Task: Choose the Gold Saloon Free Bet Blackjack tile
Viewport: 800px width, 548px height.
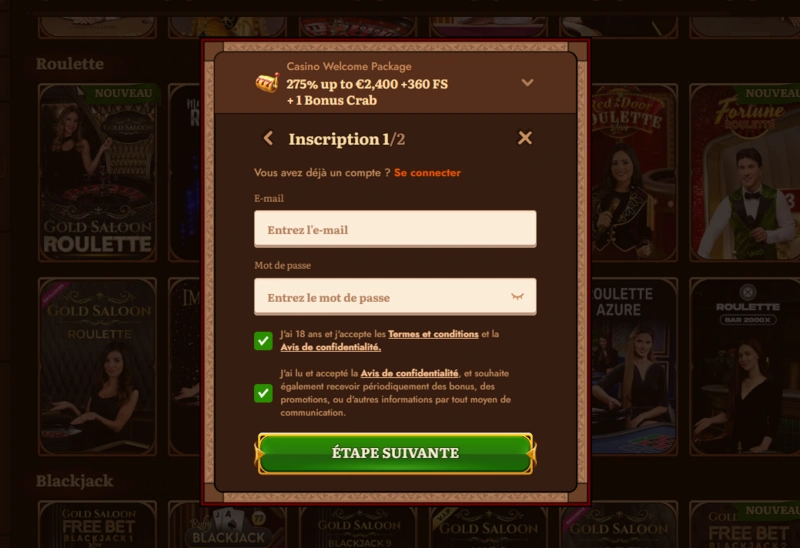Action: click(97, 527)
